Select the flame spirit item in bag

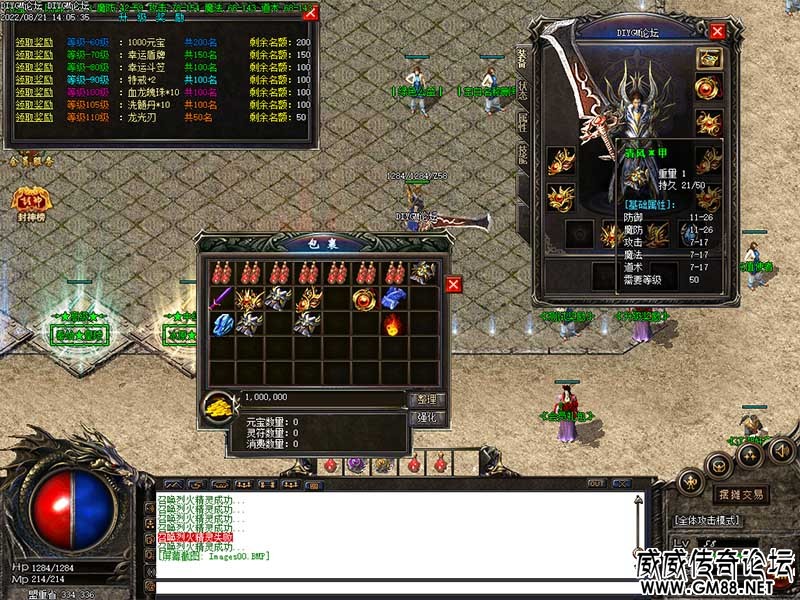pos(392,323)
